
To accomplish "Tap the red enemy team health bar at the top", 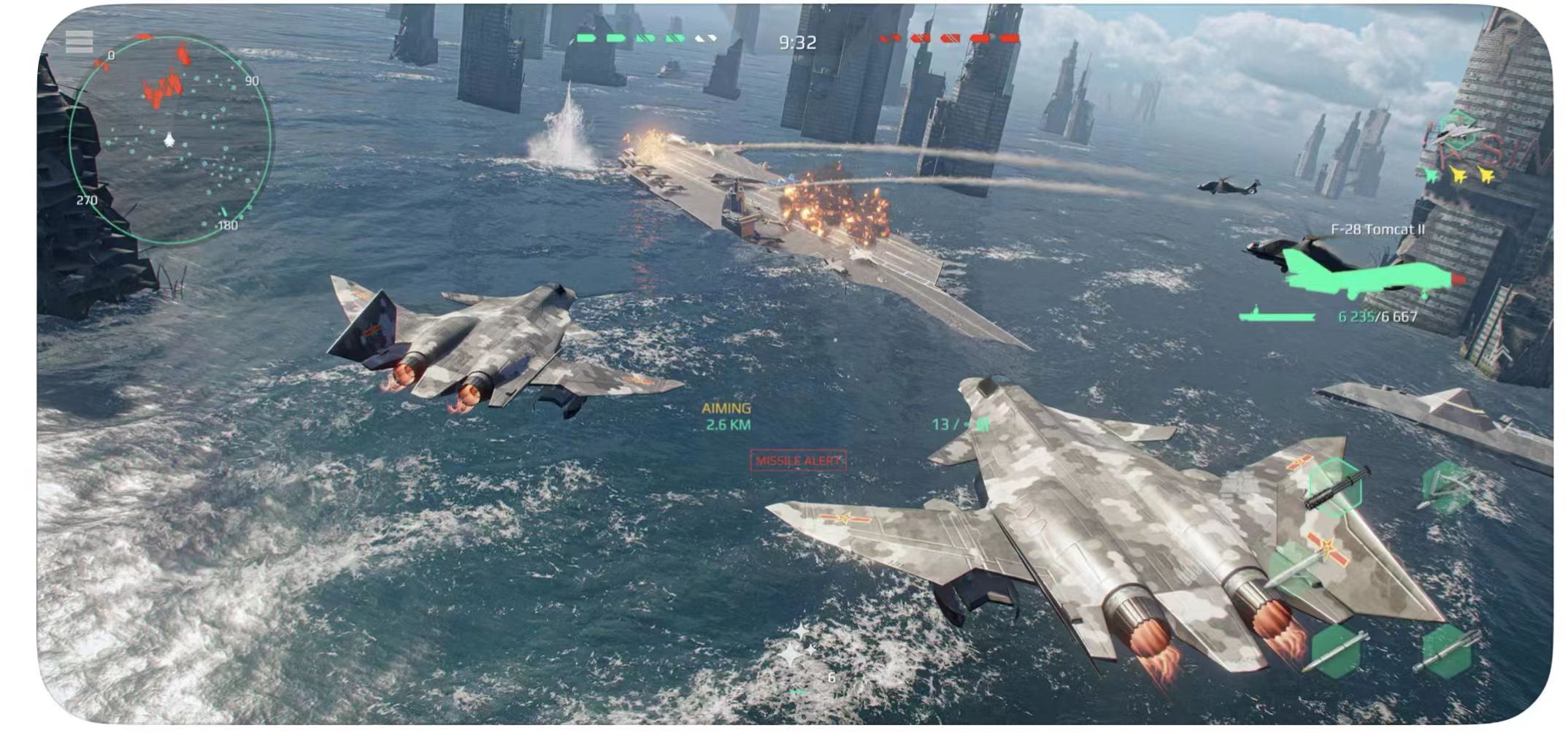I will [949, 39].
